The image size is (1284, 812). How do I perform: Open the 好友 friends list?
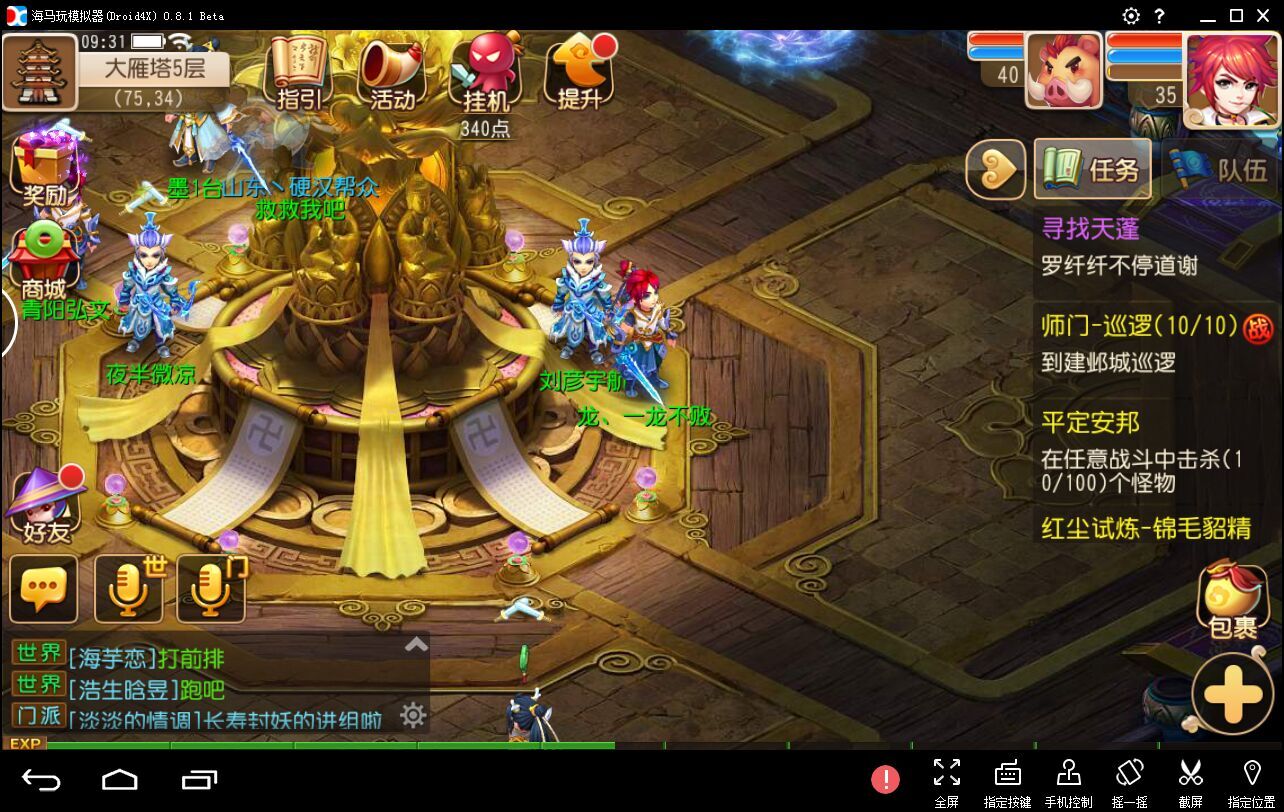coord(46,506)
